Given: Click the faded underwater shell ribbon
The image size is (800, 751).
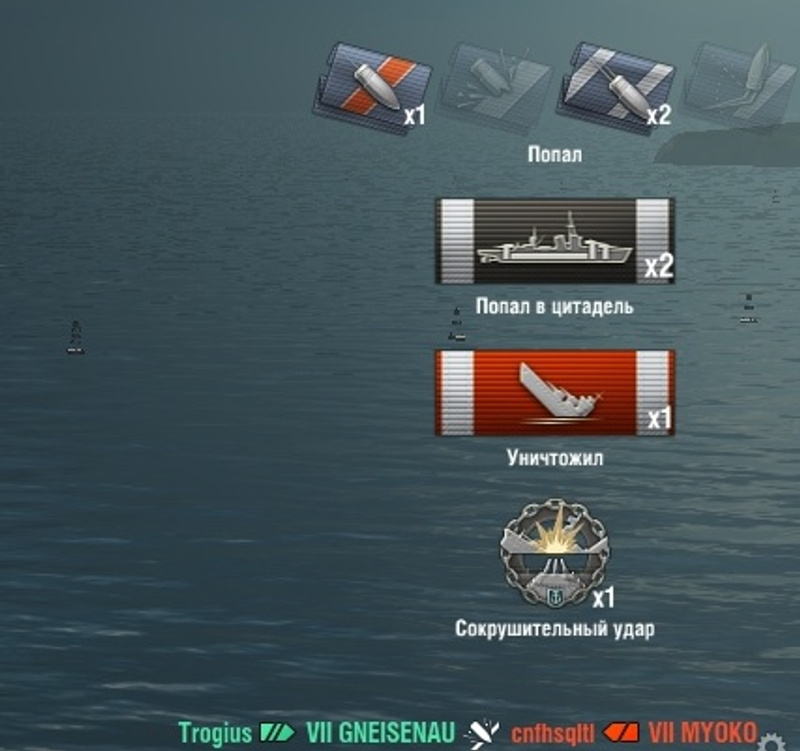Looking at the screenshot, I should [738, 87].
